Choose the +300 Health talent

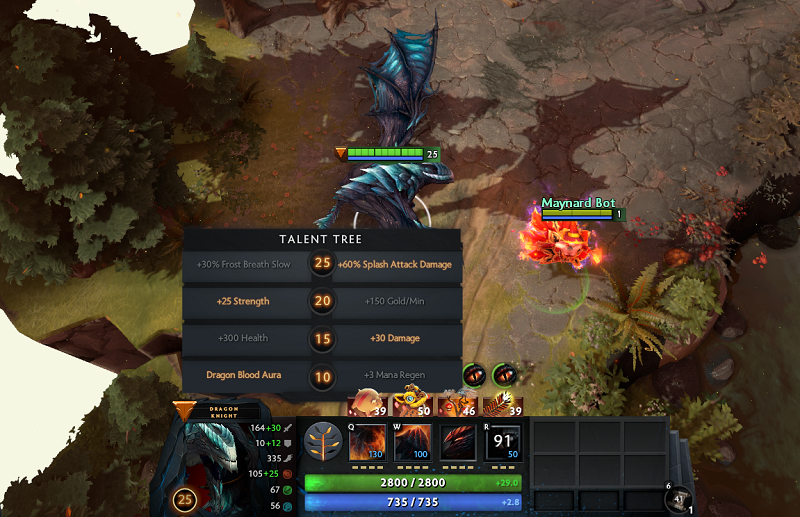pos(246,338)
